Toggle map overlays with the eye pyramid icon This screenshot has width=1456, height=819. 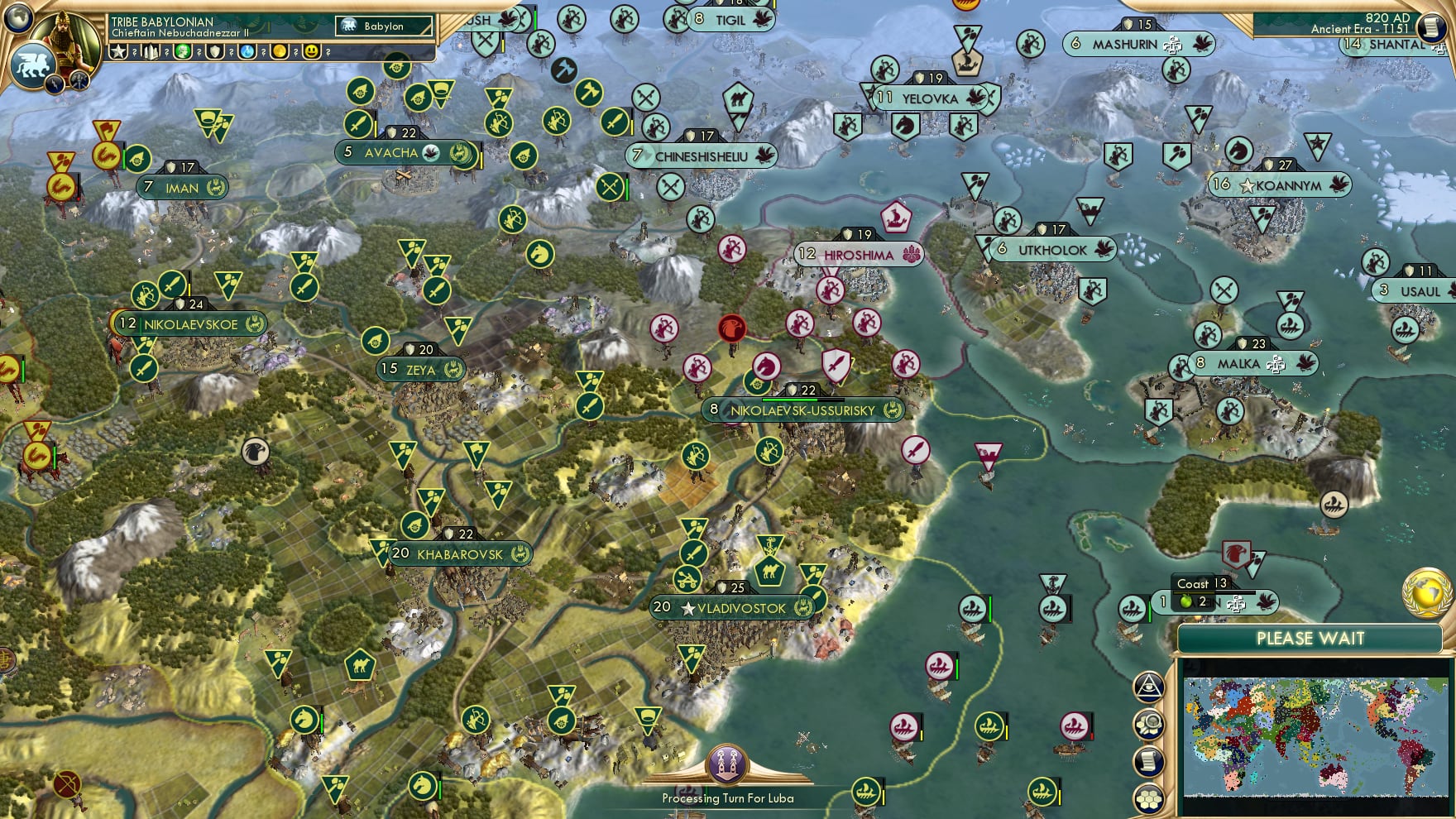[x=1149, y=686]
